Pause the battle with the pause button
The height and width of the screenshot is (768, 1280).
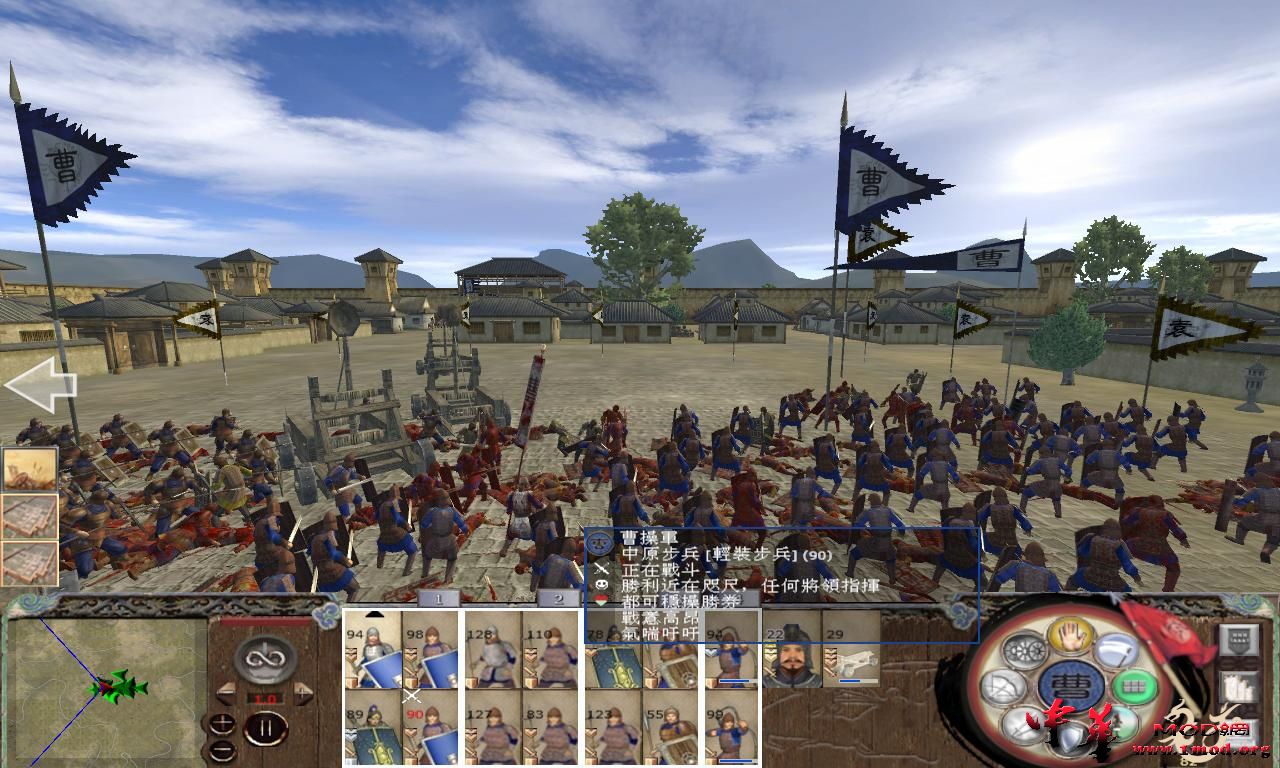pyautogui.click(x=267, y=728)
